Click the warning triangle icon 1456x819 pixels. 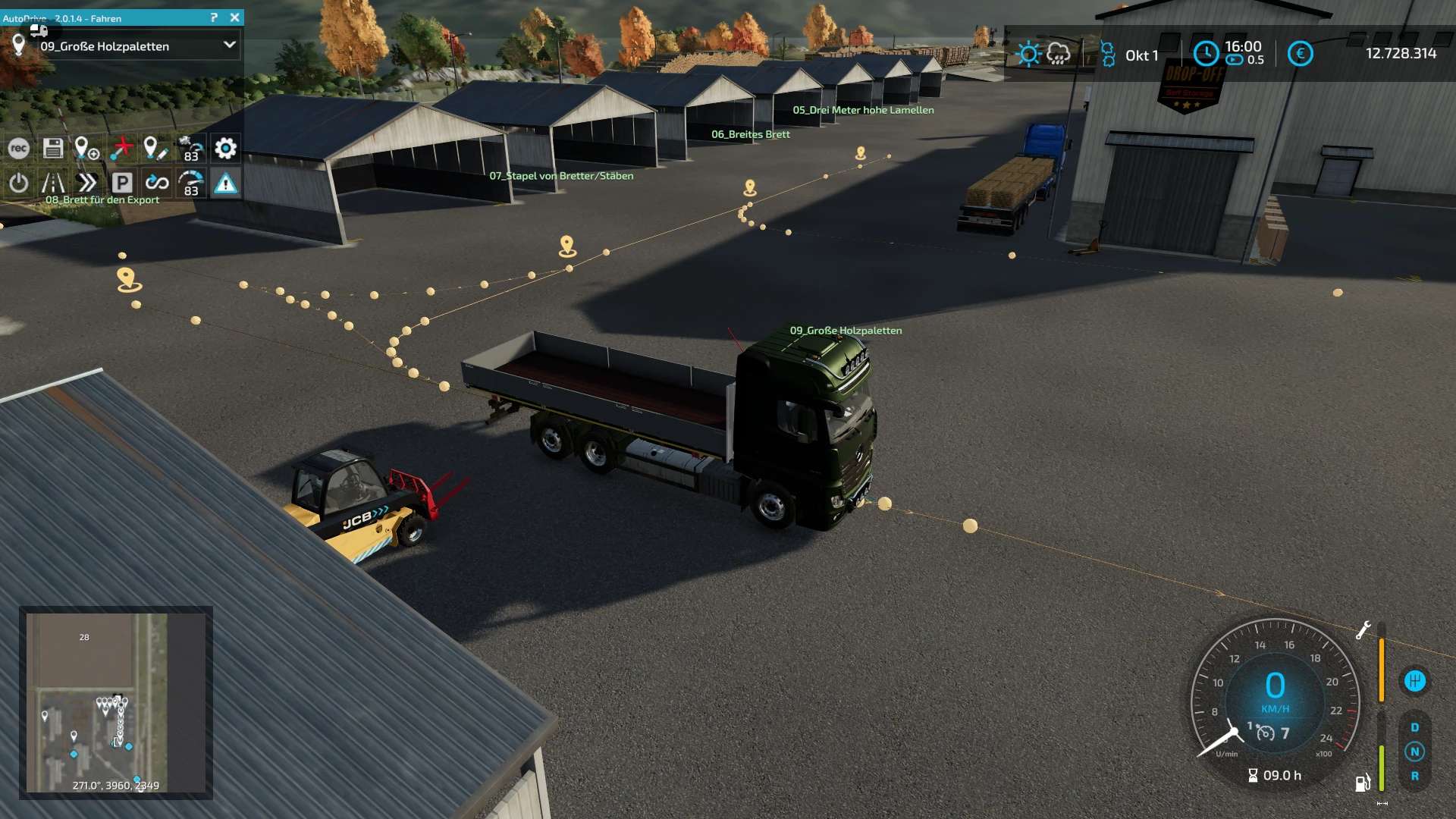point(225,183)
